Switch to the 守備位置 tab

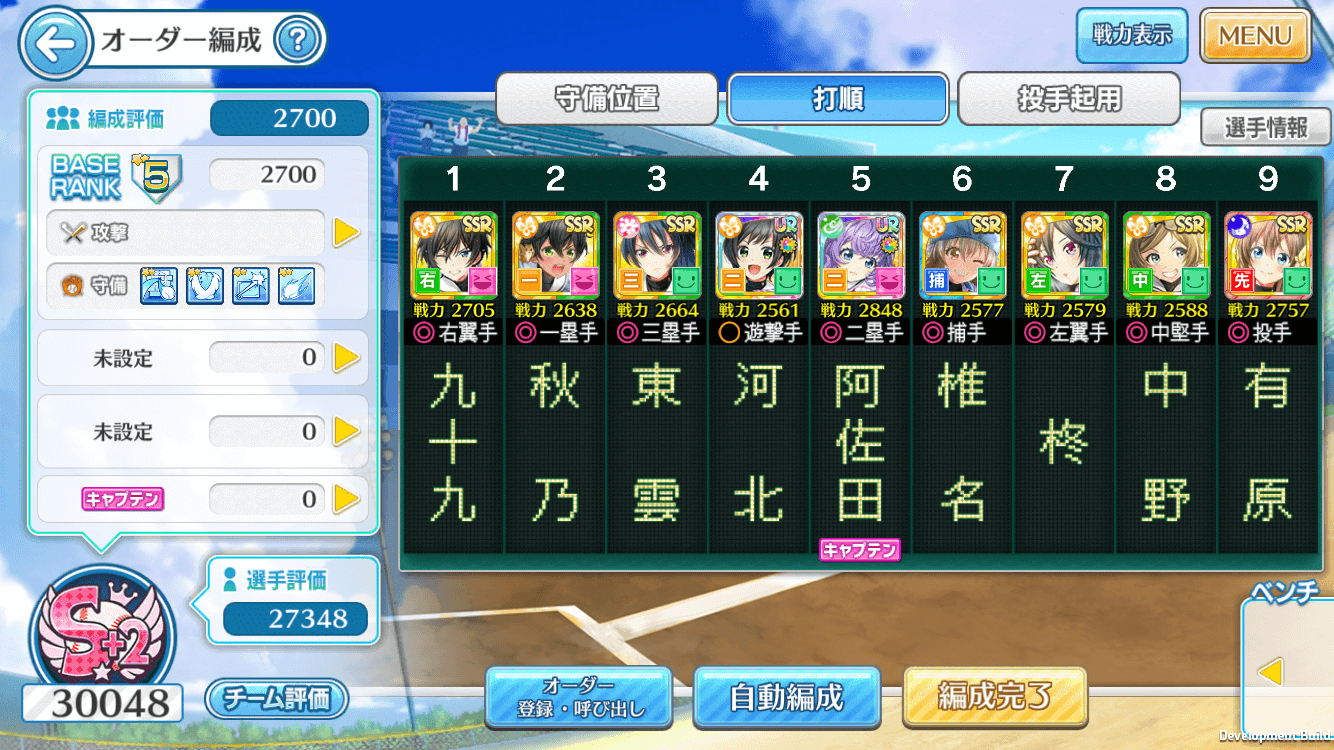click(x=607, y=99)
